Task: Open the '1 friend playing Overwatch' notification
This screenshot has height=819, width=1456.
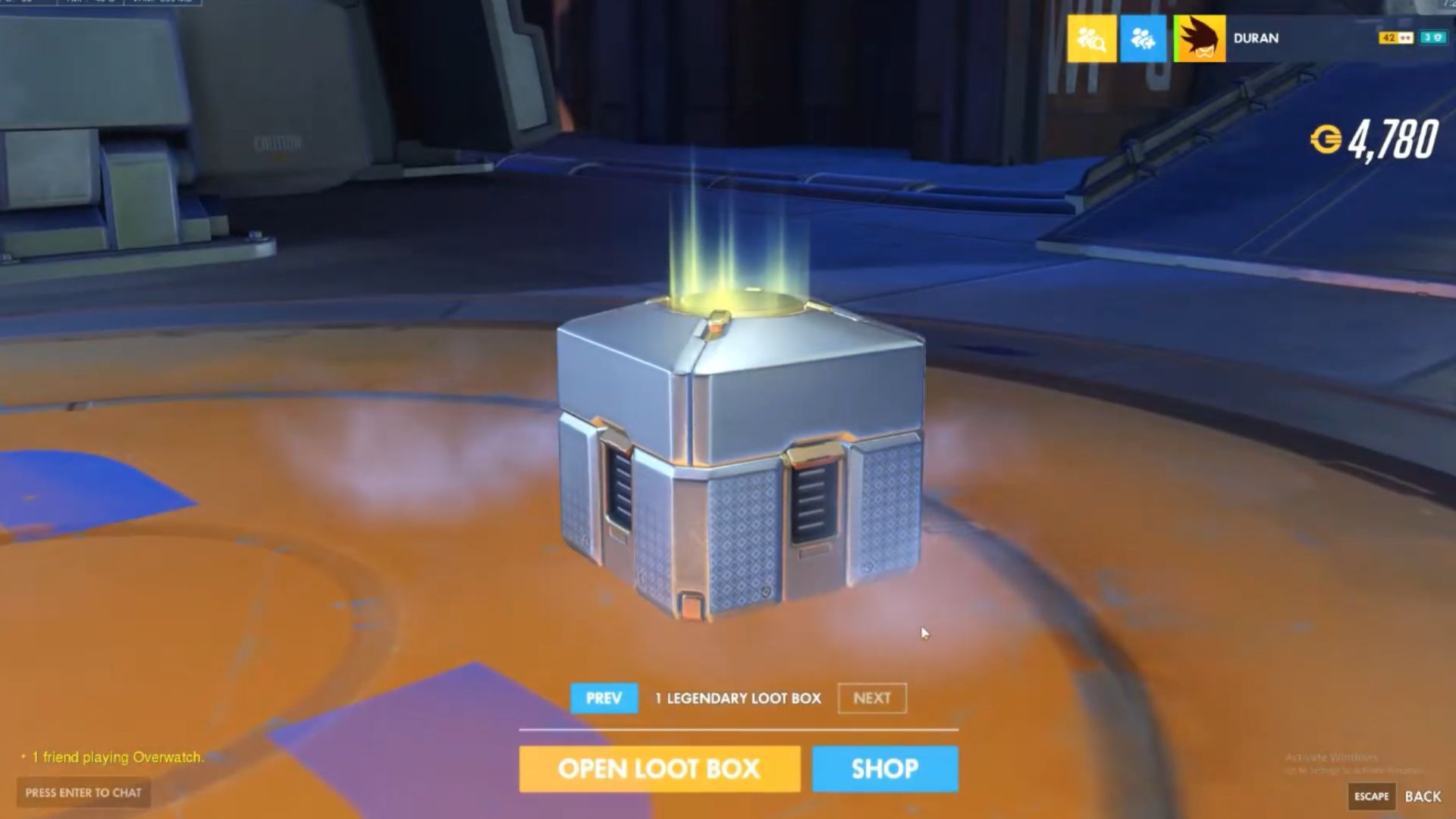Action: point(118,756)
